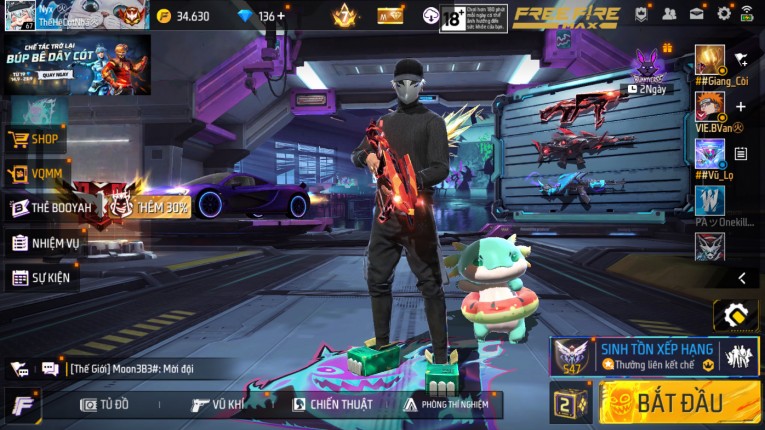
Task: Switch to the Tủ Đồ wardrobe tab
Action: (x=106, y=404)
